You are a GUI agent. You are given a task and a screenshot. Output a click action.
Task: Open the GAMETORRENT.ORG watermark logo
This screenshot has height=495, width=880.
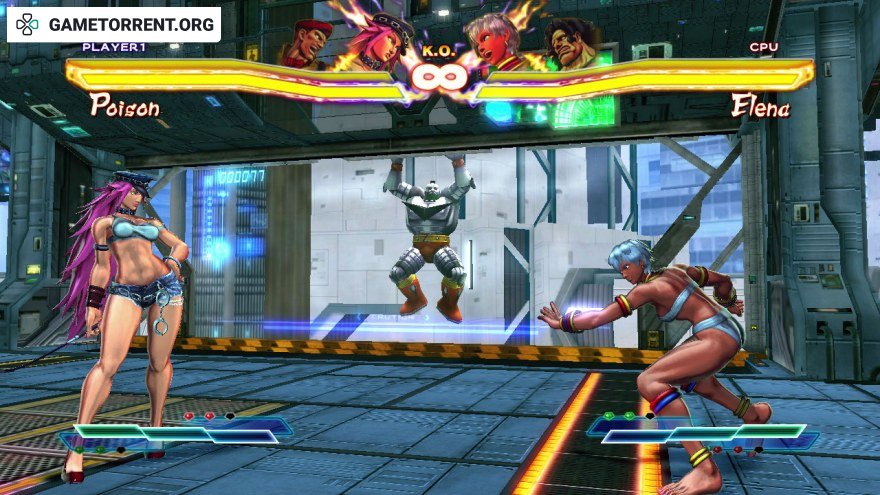click(114, 24)
